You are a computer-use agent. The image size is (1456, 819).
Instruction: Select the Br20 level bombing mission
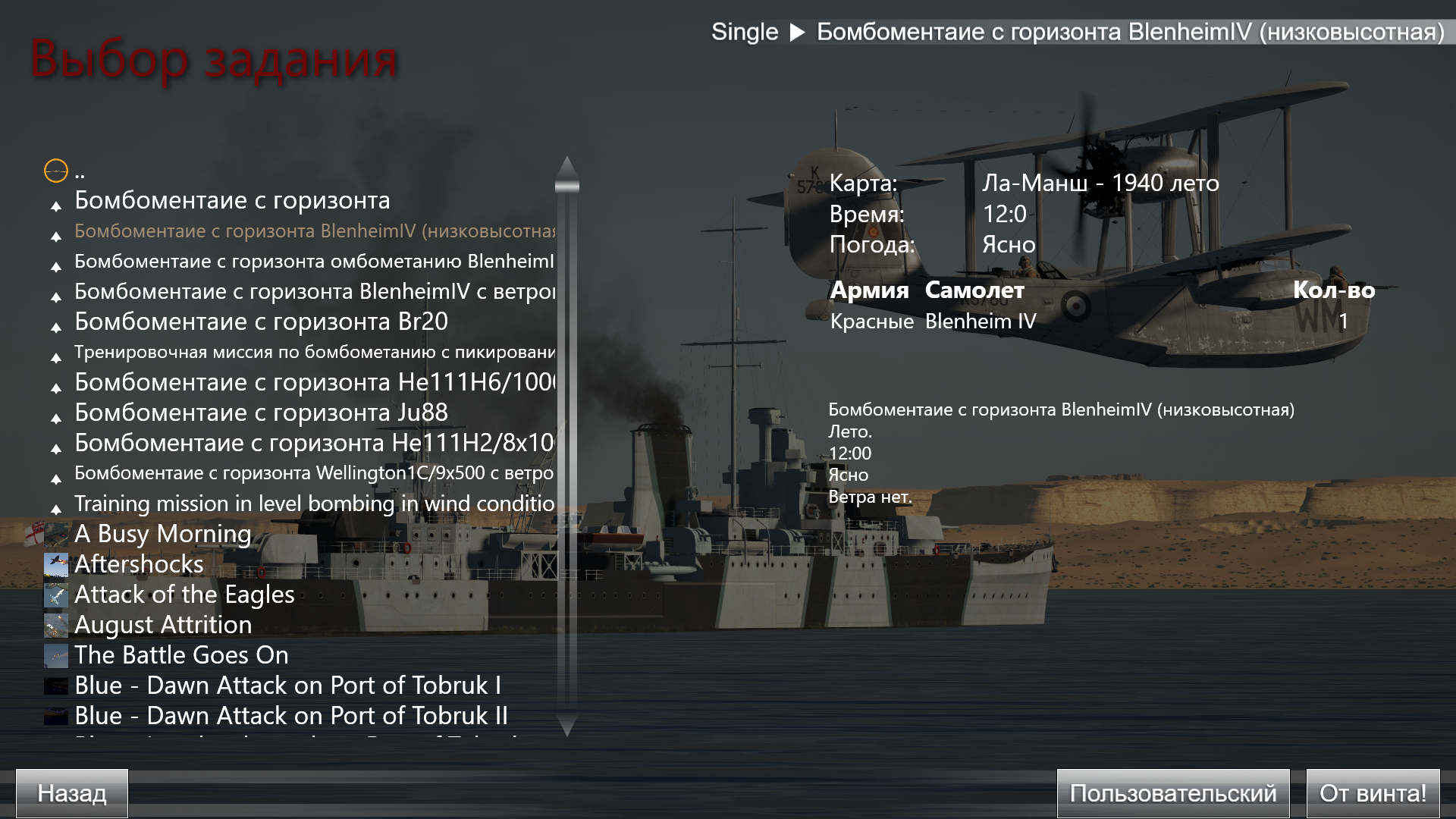click(x=261, y=322)
